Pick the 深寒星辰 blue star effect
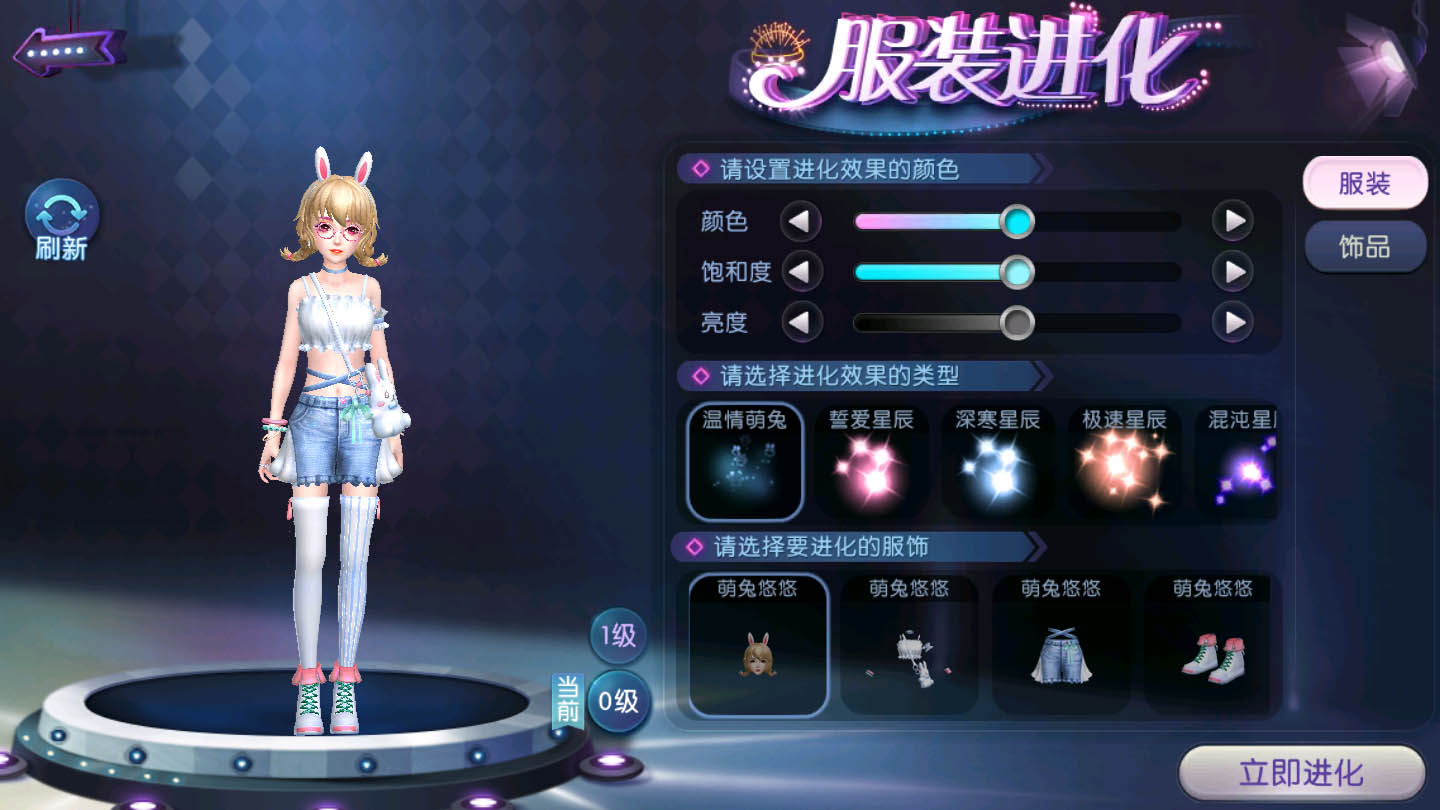Image resolution: width=1440 pixels, height=810 pixels. [997, 462]
